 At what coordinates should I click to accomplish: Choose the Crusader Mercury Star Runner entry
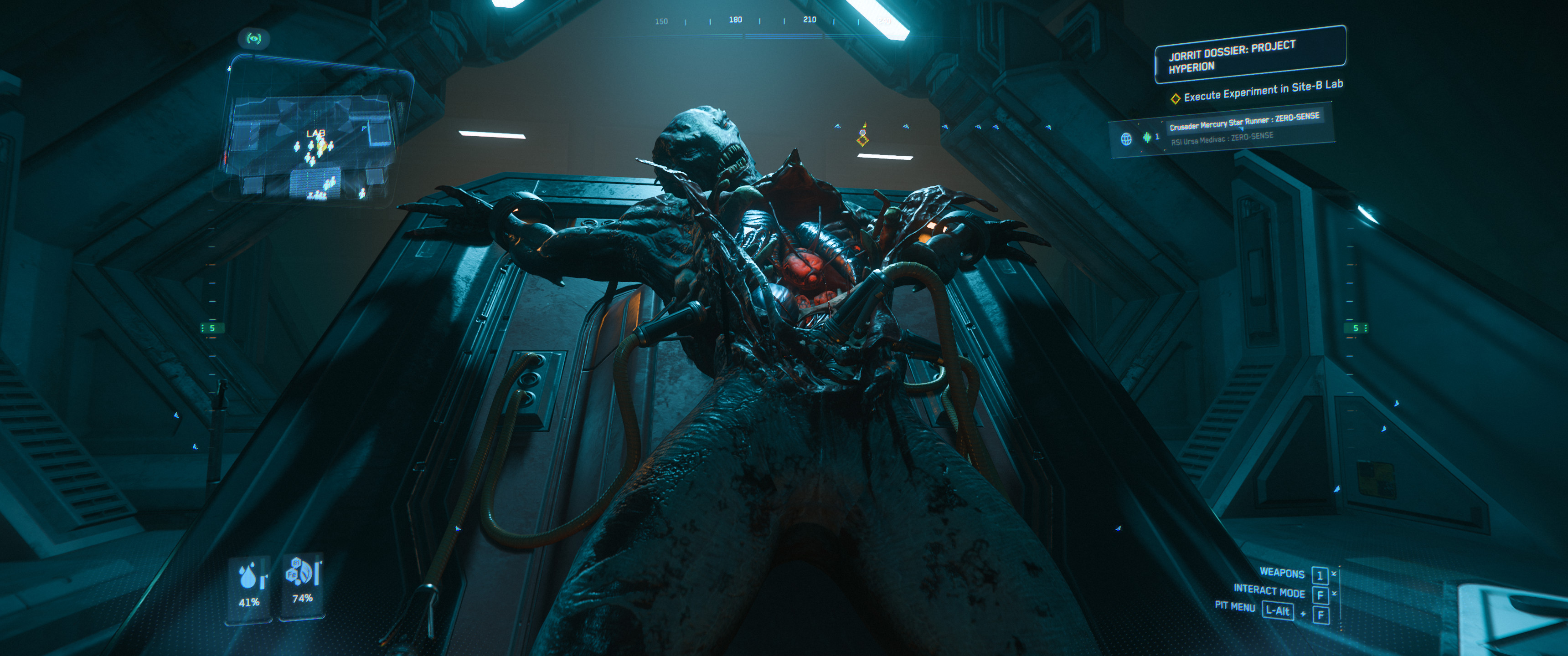pyautogui.click(x=1243, y=120)
